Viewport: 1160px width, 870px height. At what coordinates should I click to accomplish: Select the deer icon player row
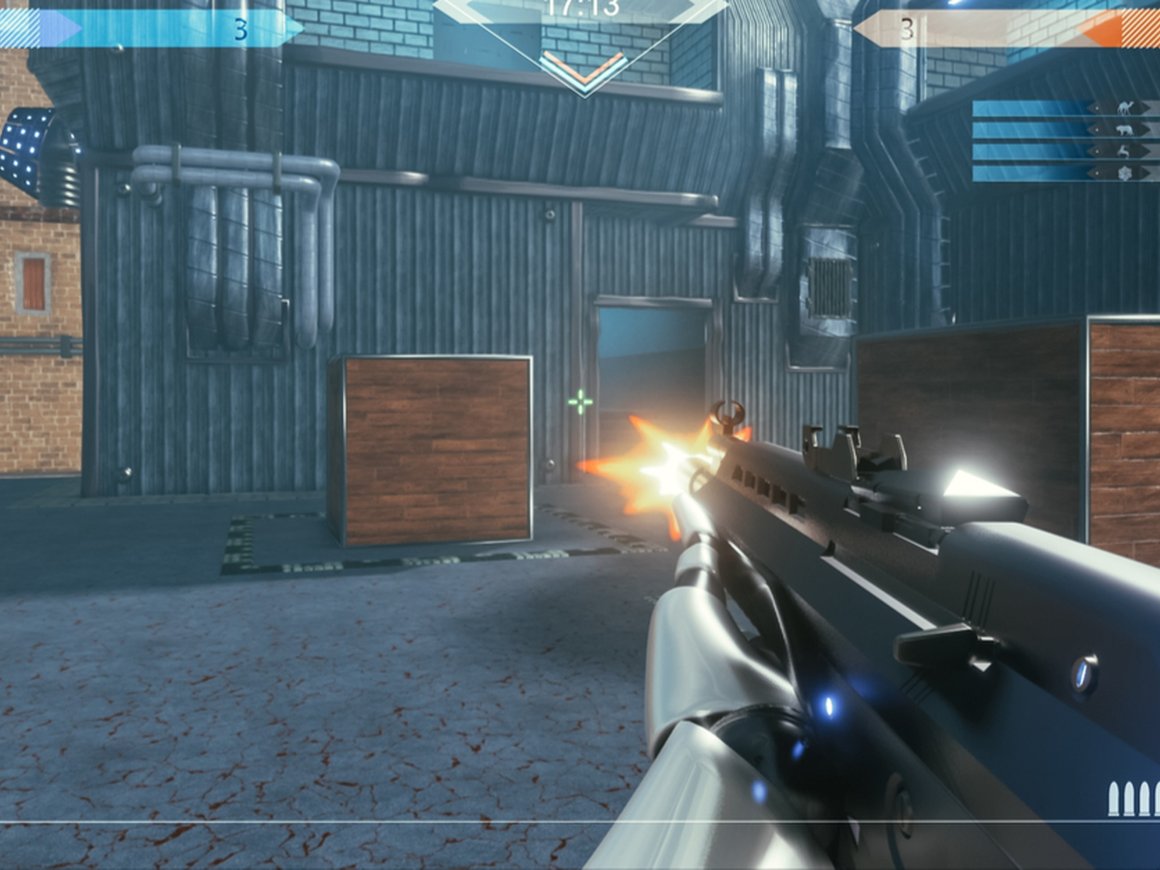click(x=1065, y=151)
